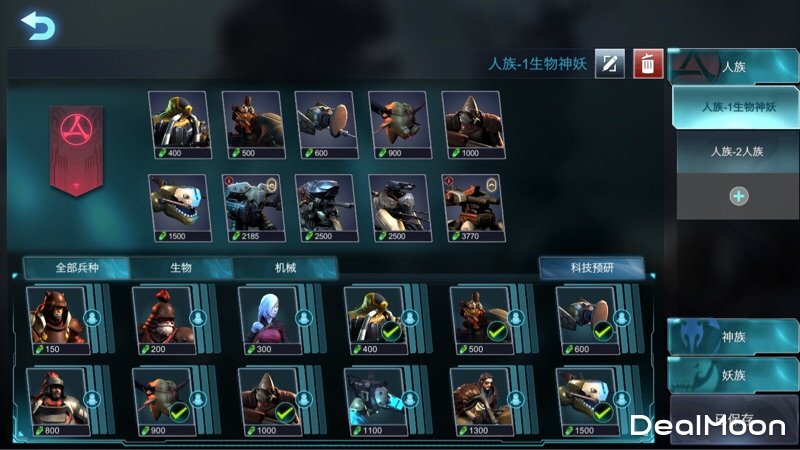
Task: Switch to the 机械 tab
Action: point(285,268)
